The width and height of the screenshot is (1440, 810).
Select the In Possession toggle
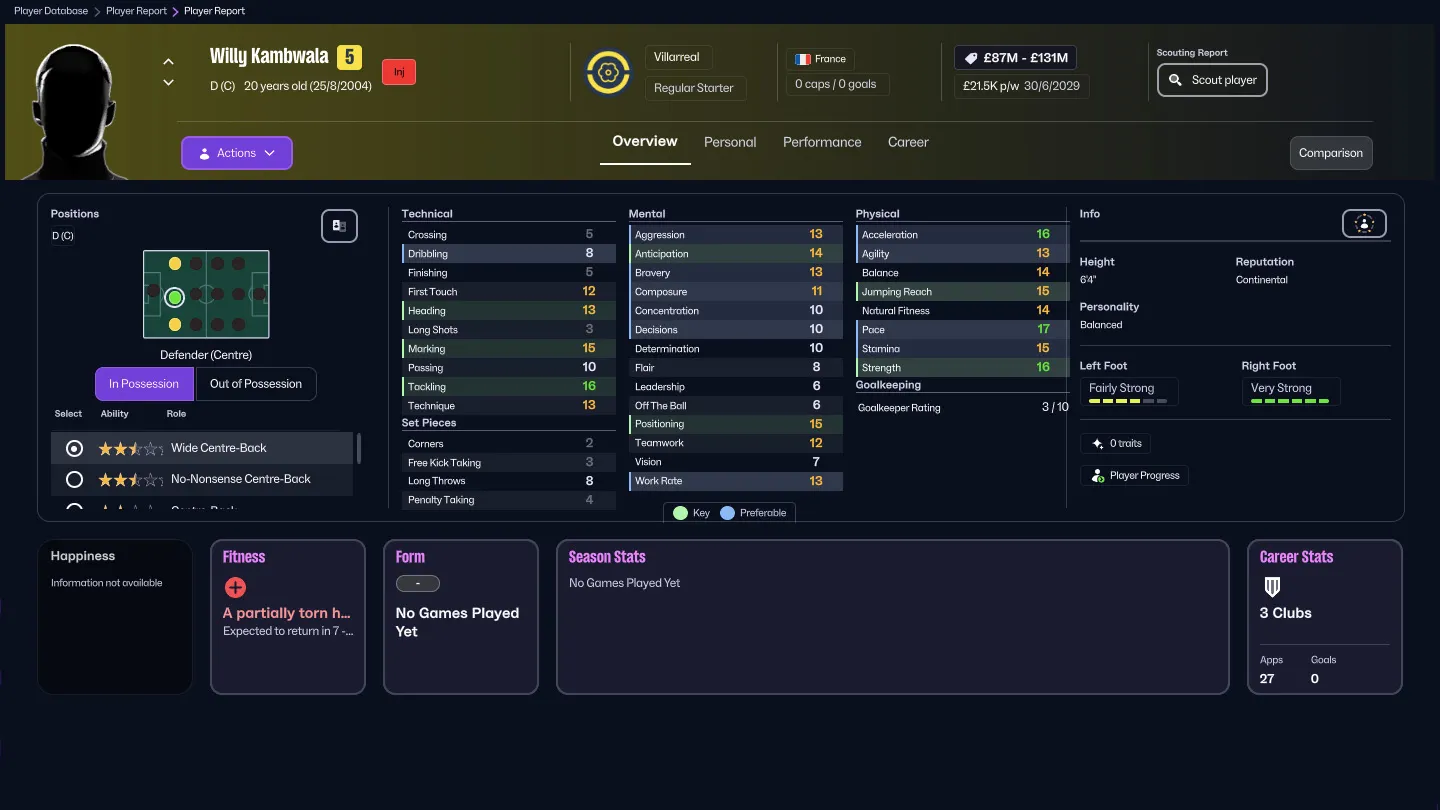143,383
